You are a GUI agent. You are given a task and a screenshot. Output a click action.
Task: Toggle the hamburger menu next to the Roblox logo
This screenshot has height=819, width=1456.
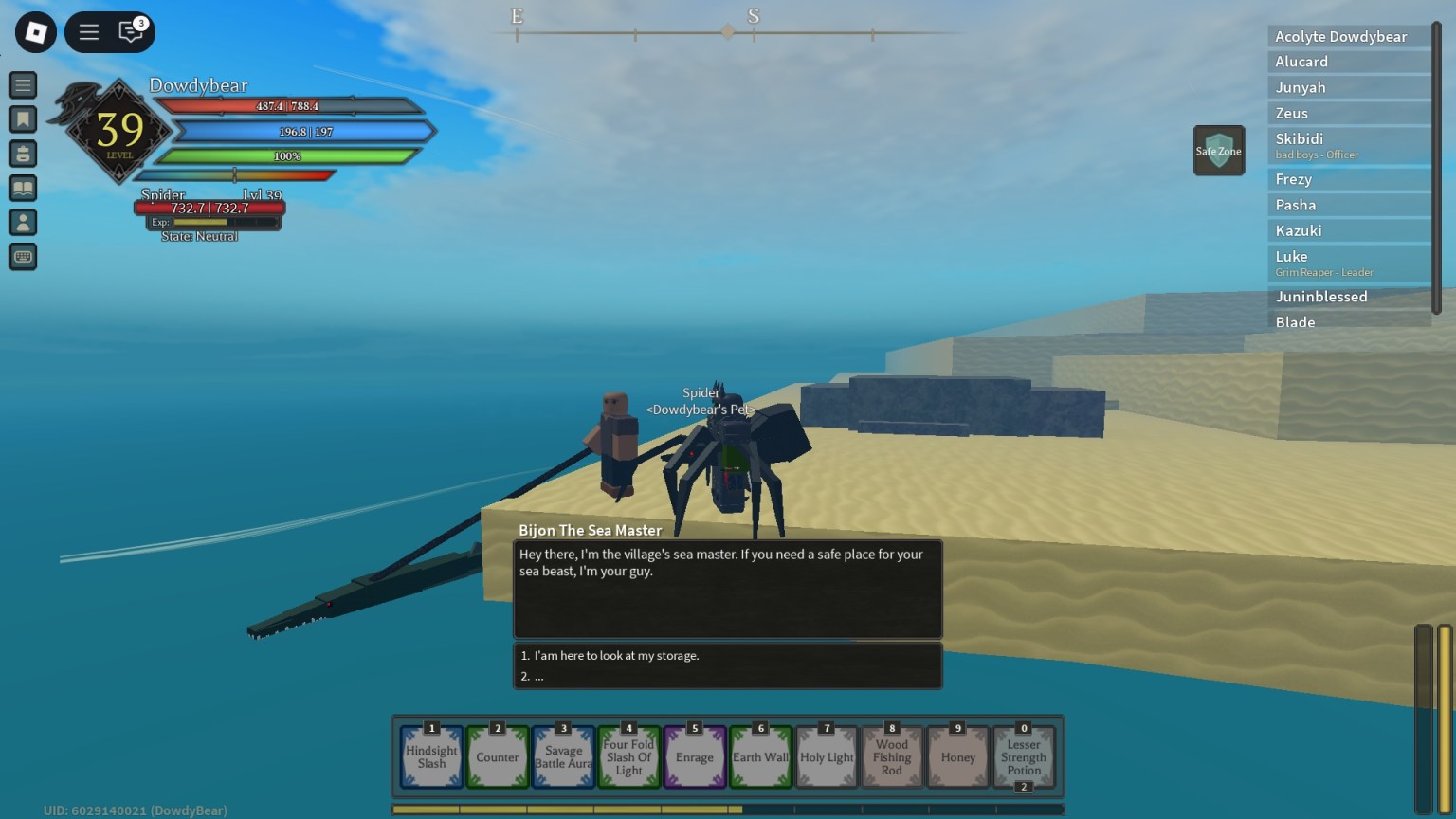88,31
